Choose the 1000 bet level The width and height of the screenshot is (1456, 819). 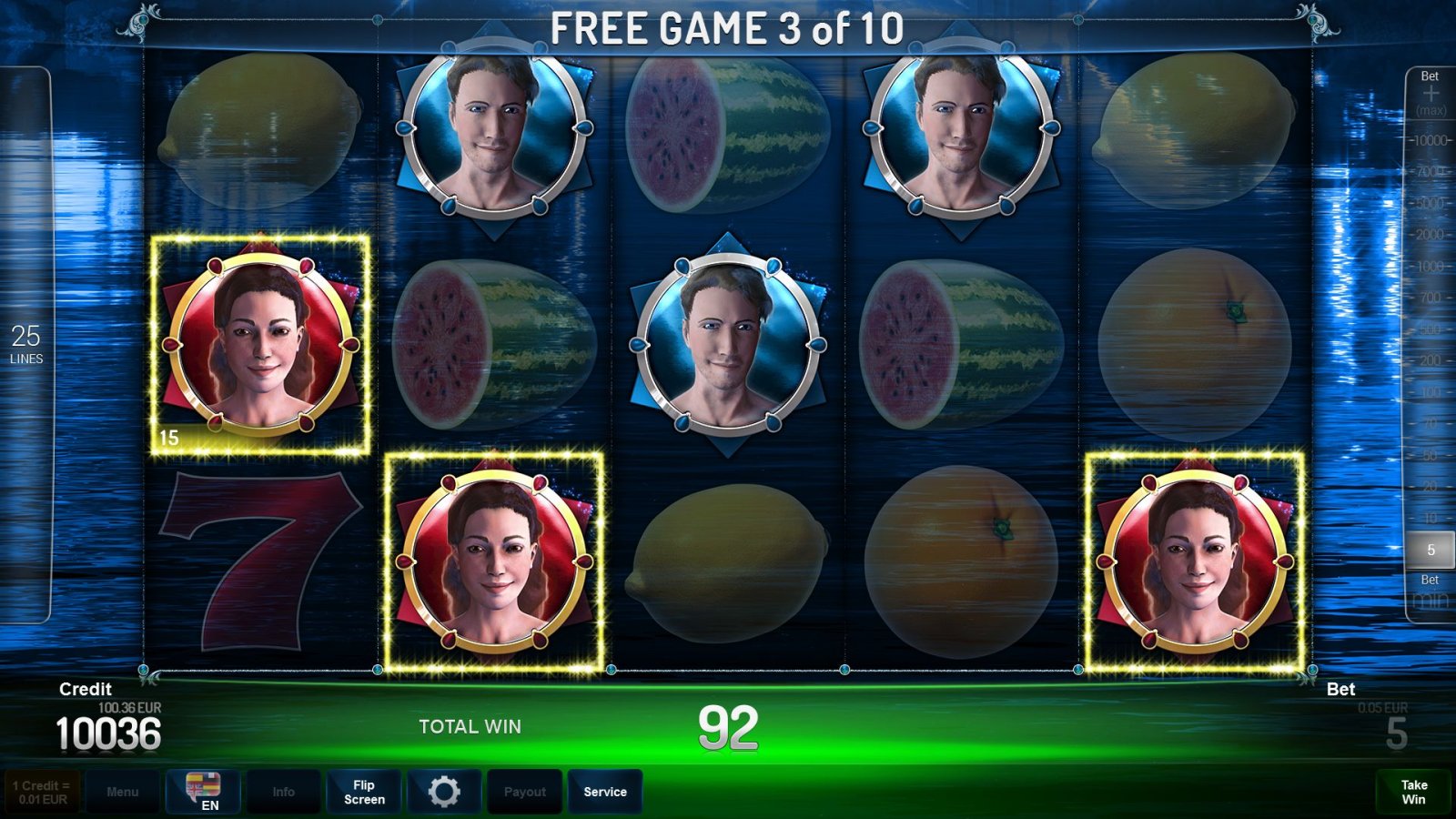pos(1431,267)
